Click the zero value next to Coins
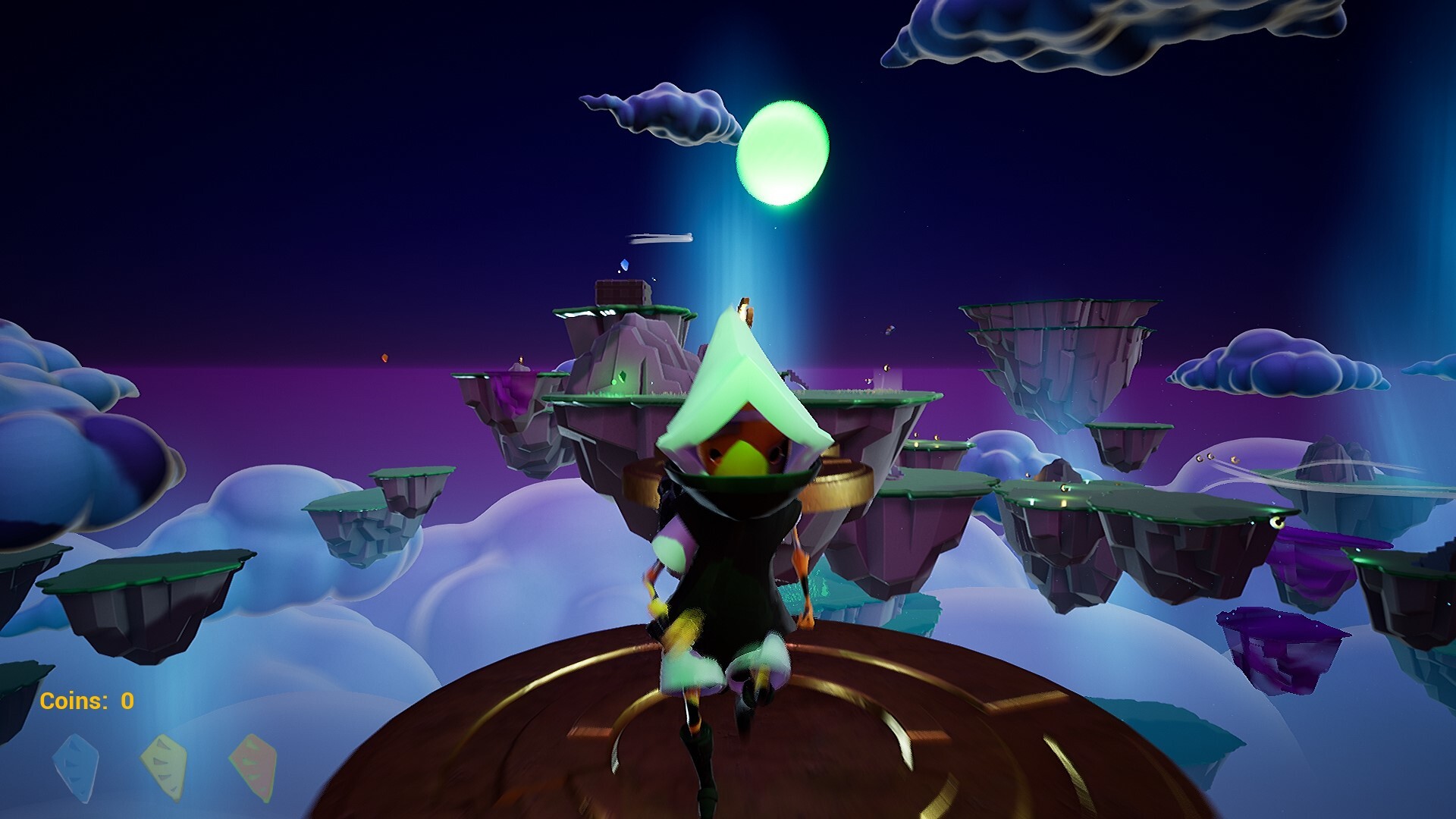 click(127, 701)
